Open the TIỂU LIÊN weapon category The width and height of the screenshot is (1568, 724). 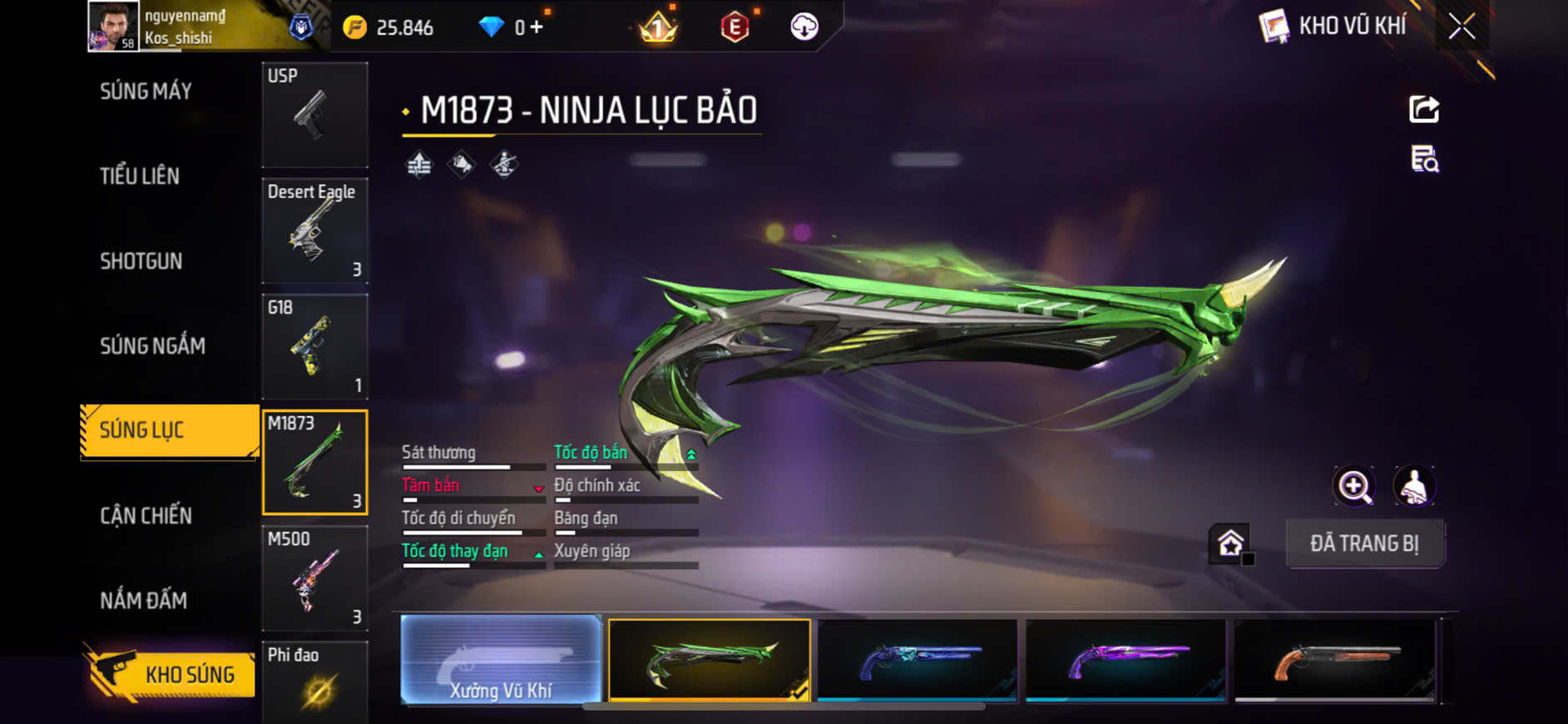140,176
